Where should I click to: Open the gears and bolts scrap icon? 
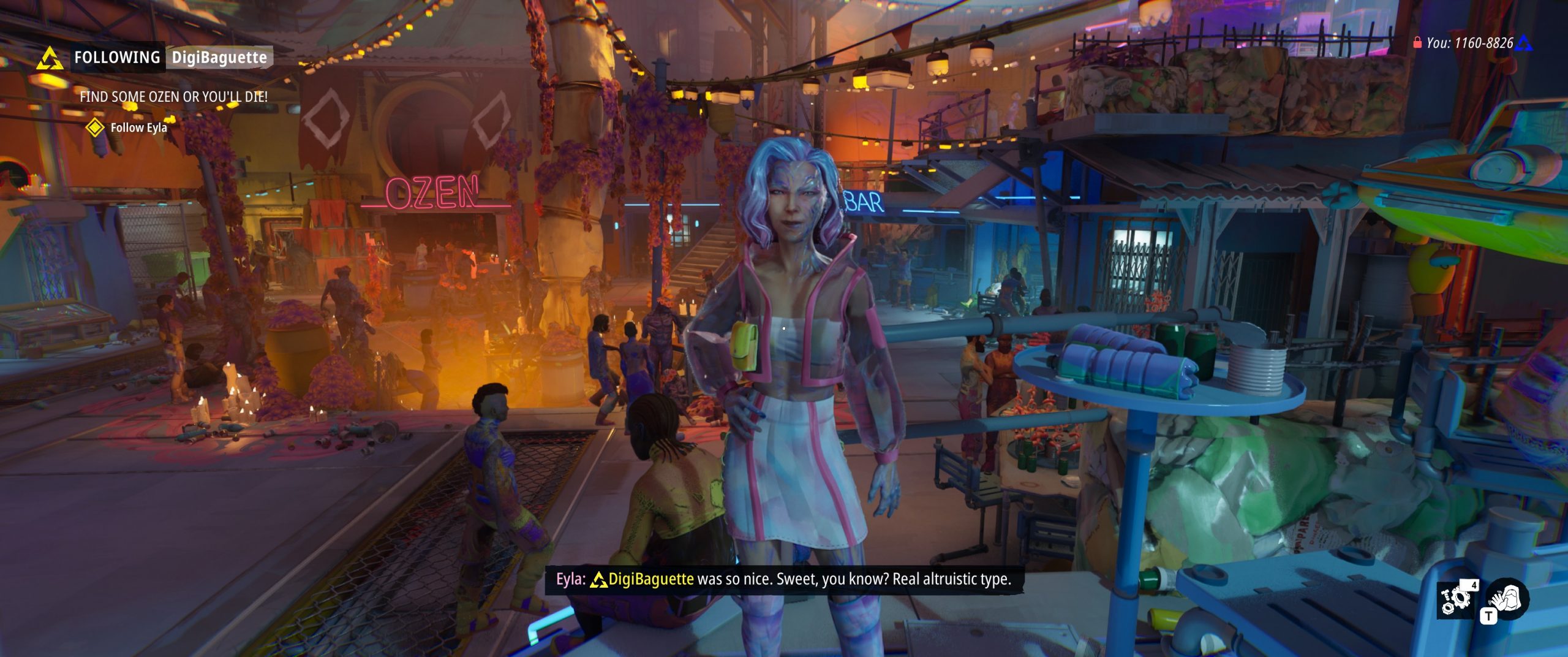tap(1457, 598)
